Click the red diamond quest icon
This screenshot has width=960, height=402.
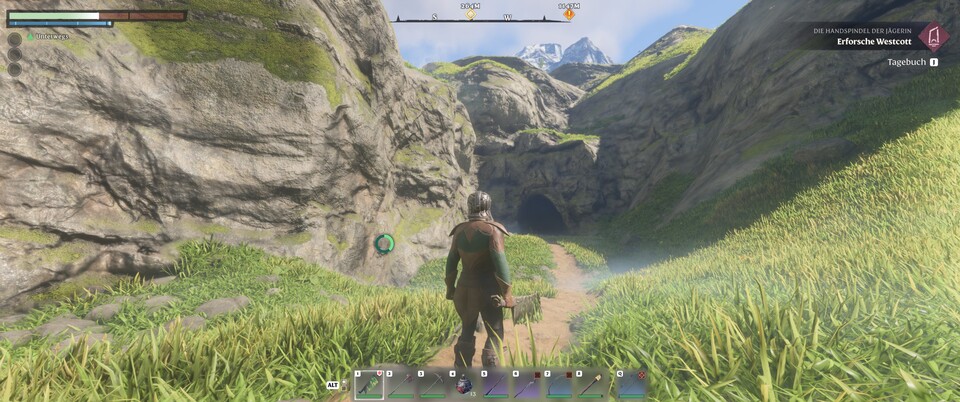pyautogui.click(x=933, y=37)
